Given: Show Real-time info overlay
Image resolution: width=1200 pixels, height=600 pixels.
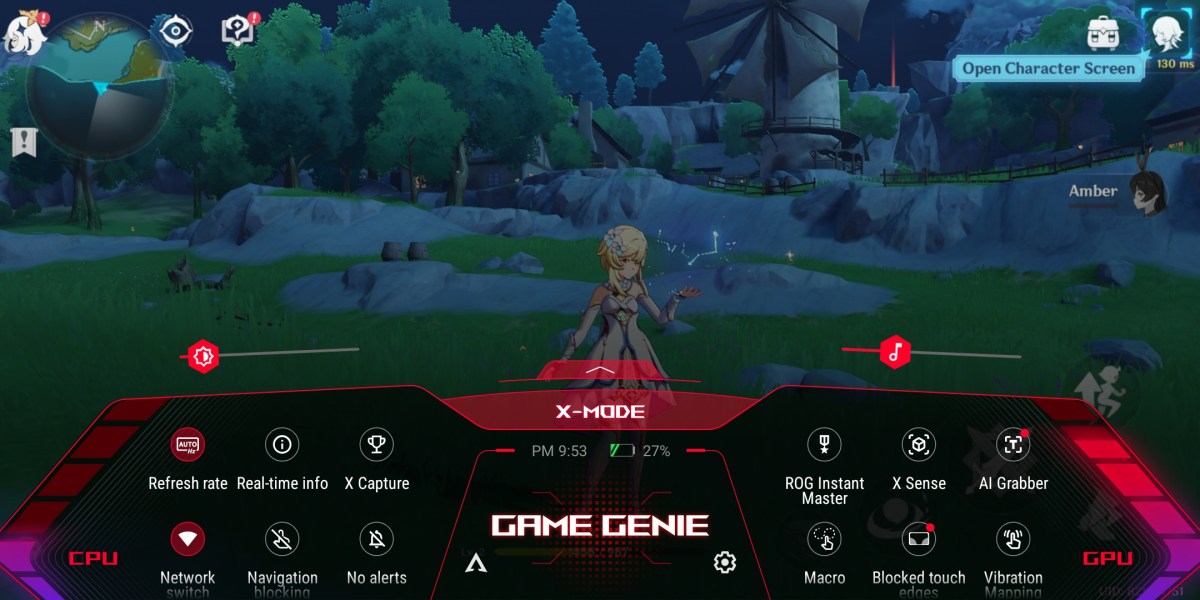Looking at the screenshot, I should click(282, 444).
